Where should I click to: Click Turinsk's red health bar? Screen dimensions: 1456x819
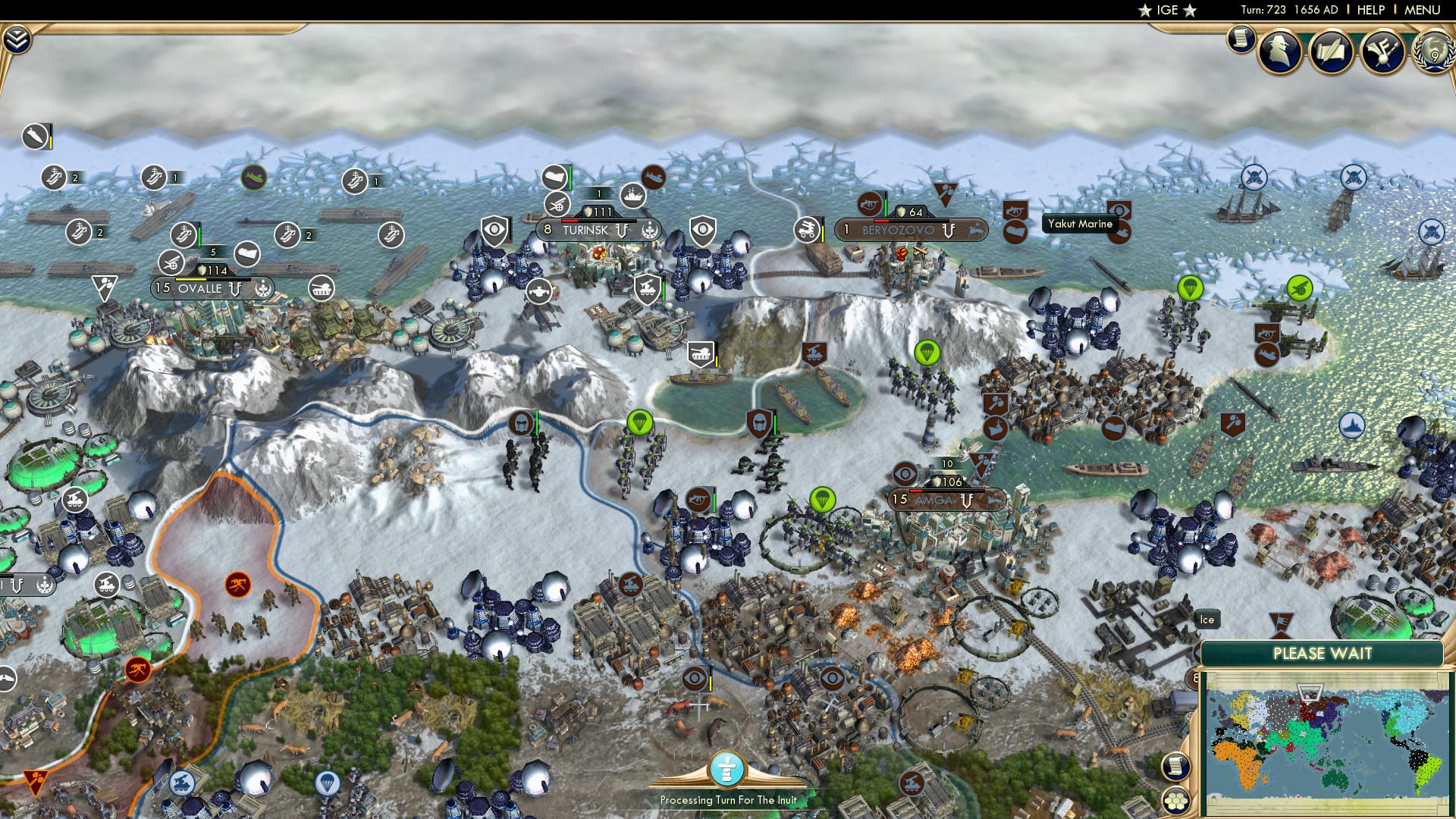tap(570, 221)
